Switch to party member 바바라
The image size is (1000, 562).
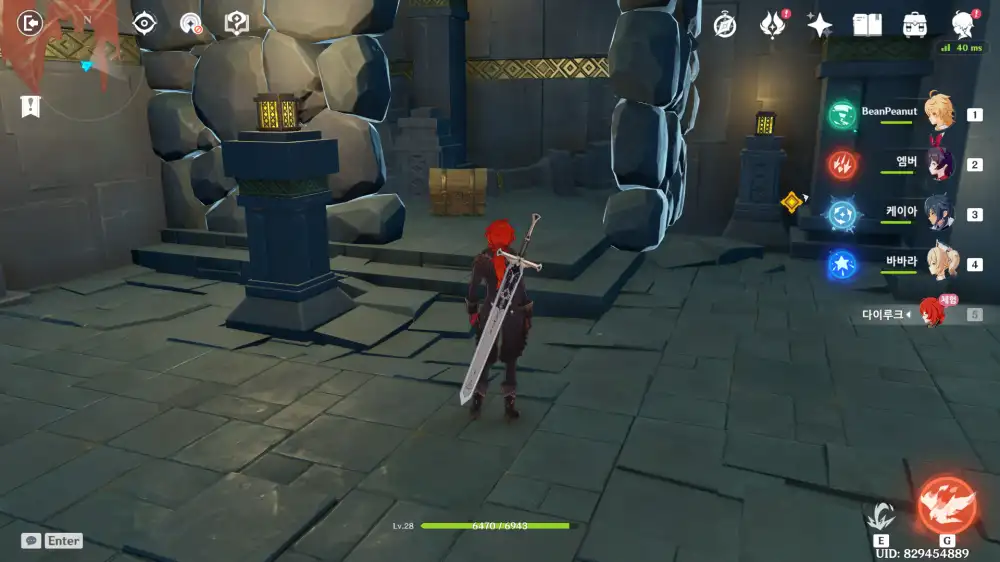939,263
